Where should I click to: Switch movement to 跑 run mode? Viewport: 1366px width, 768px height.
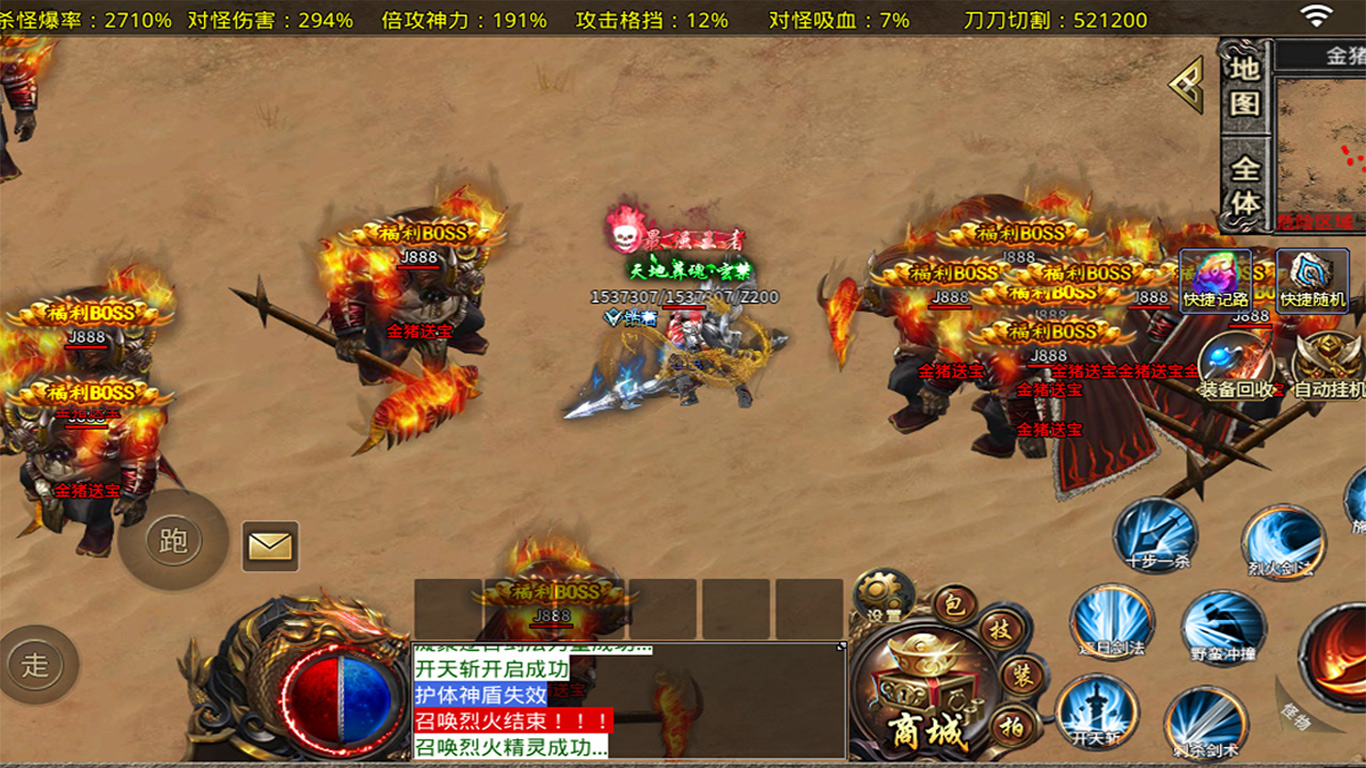[173, 541]
